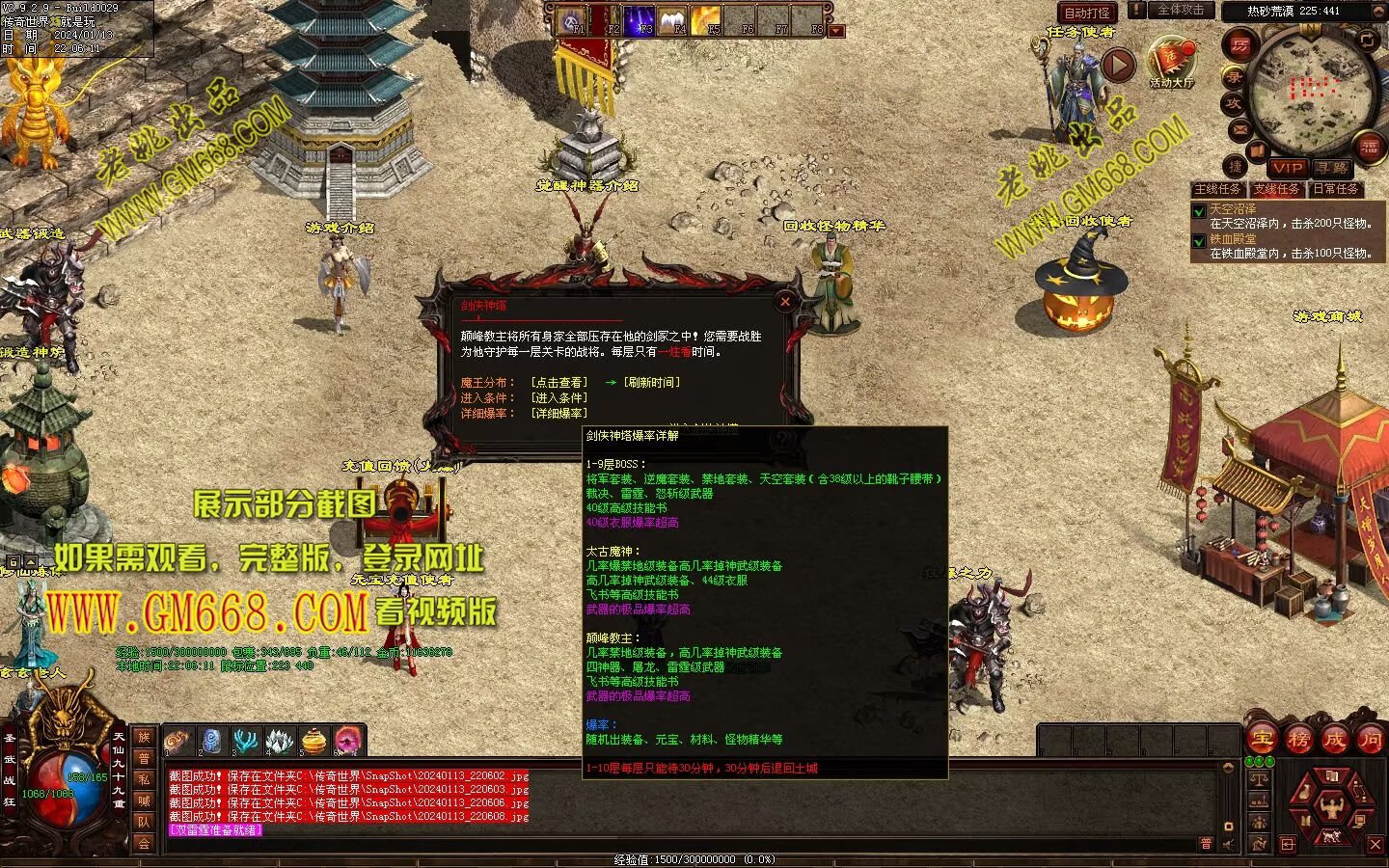The width and height of the screenshot is (1389, 868).
Task: Open the 榜 ranking round button
Action: (1298, 740)
